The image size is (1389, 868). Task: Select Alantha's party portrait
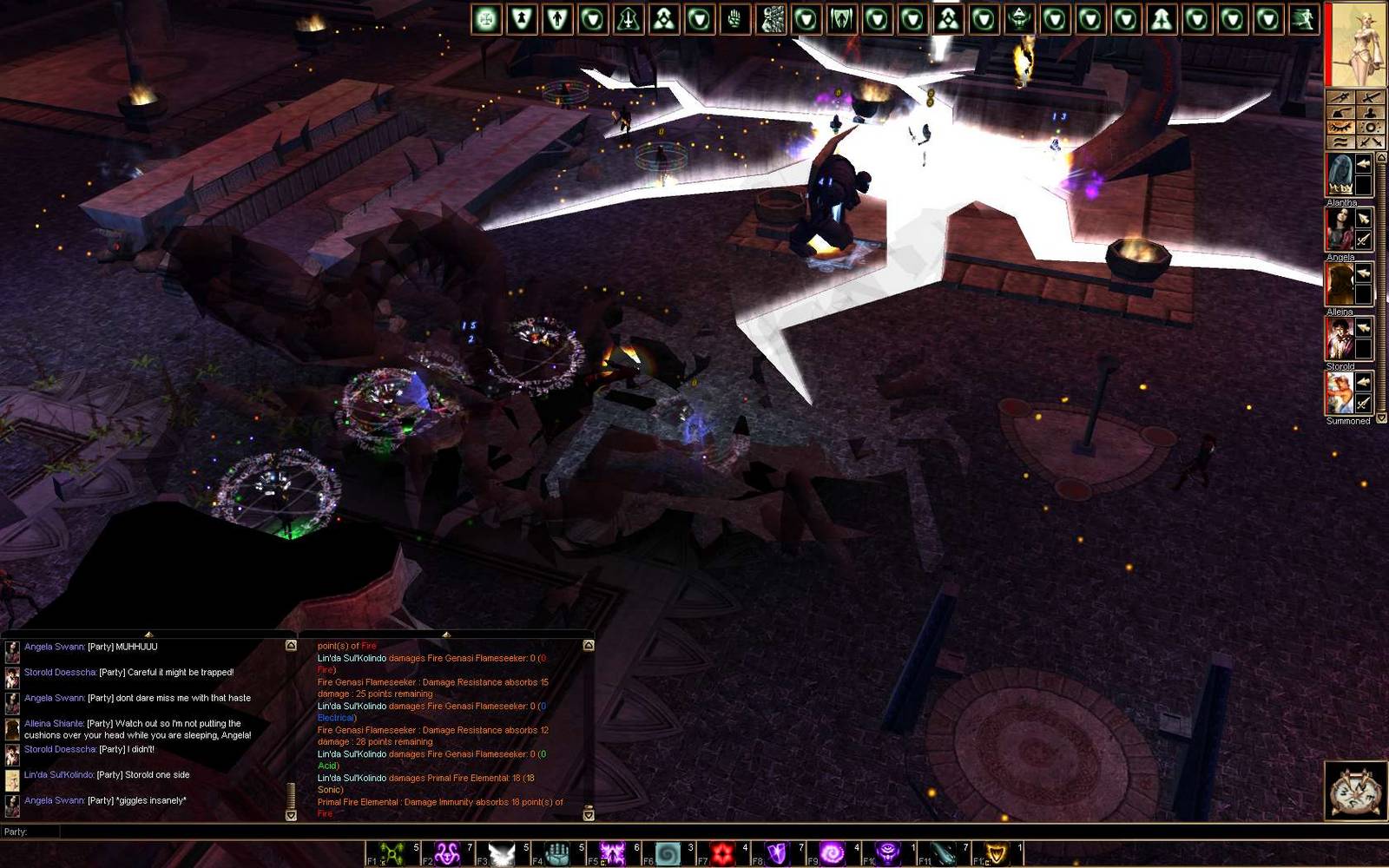coord(1340,175)
